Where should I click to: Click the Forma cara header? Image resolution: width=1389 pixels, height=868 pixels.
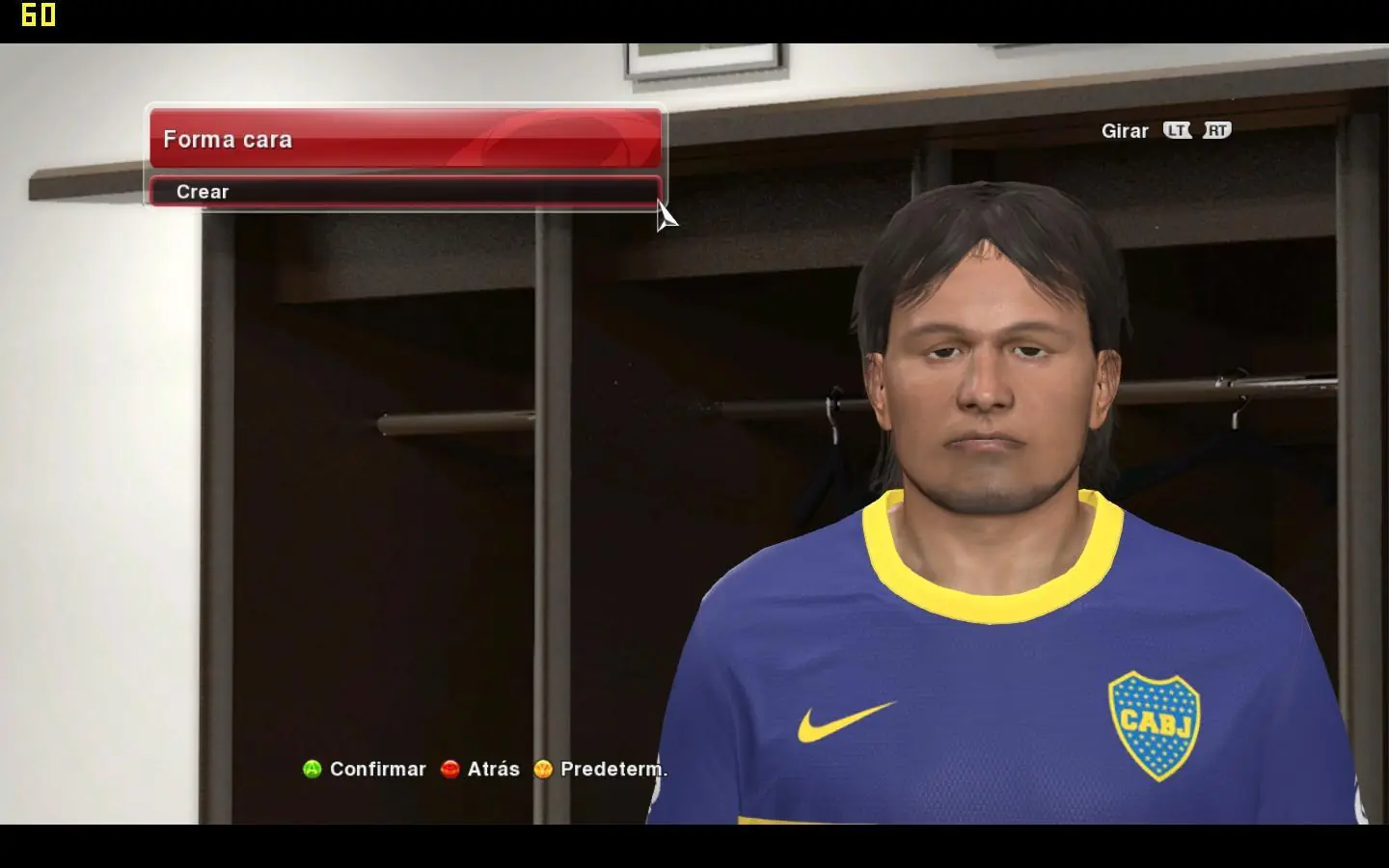[228, 140]
